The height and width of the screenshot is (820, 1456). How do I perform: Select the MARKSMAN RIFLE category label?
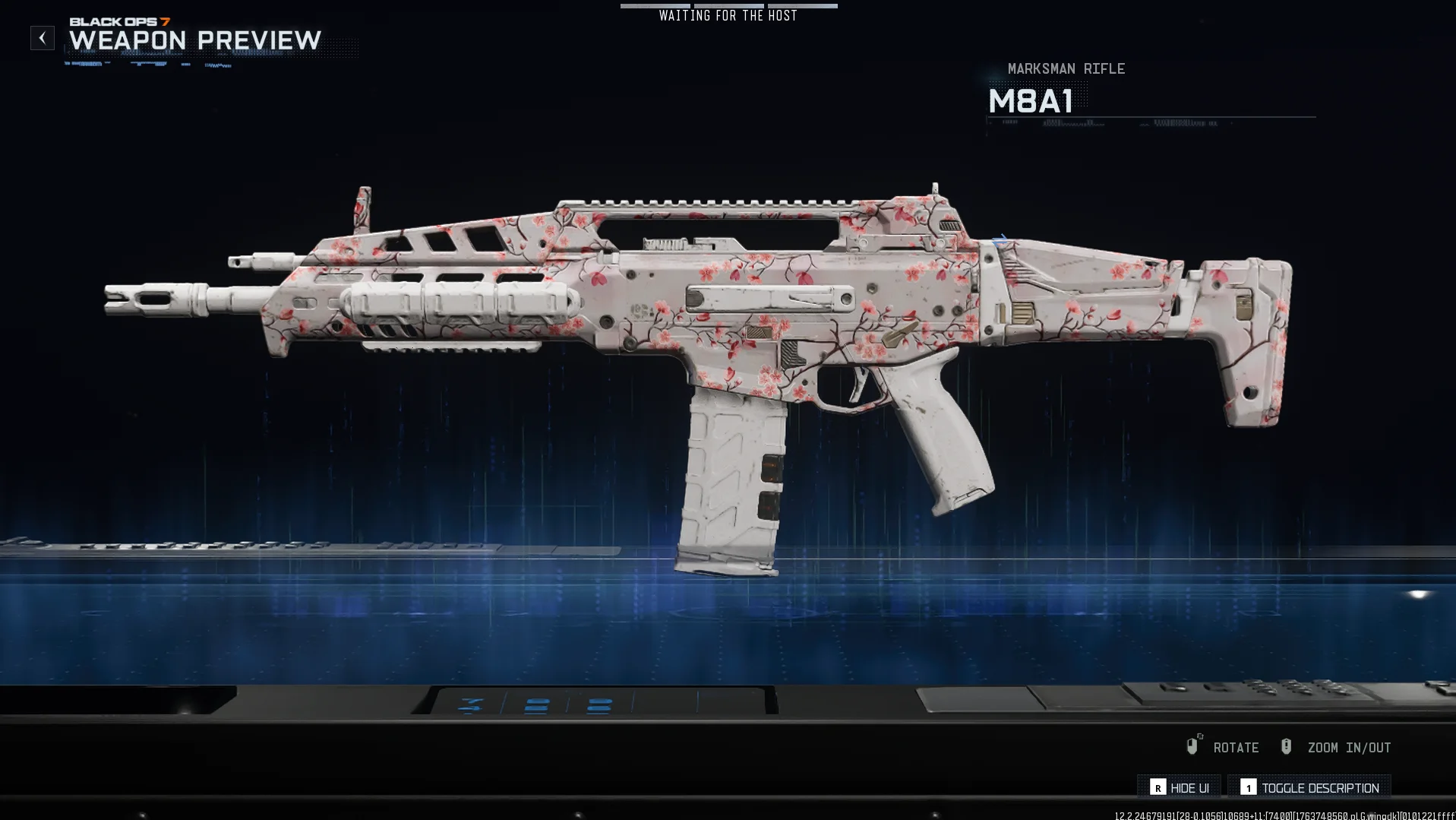point(1065,68)
